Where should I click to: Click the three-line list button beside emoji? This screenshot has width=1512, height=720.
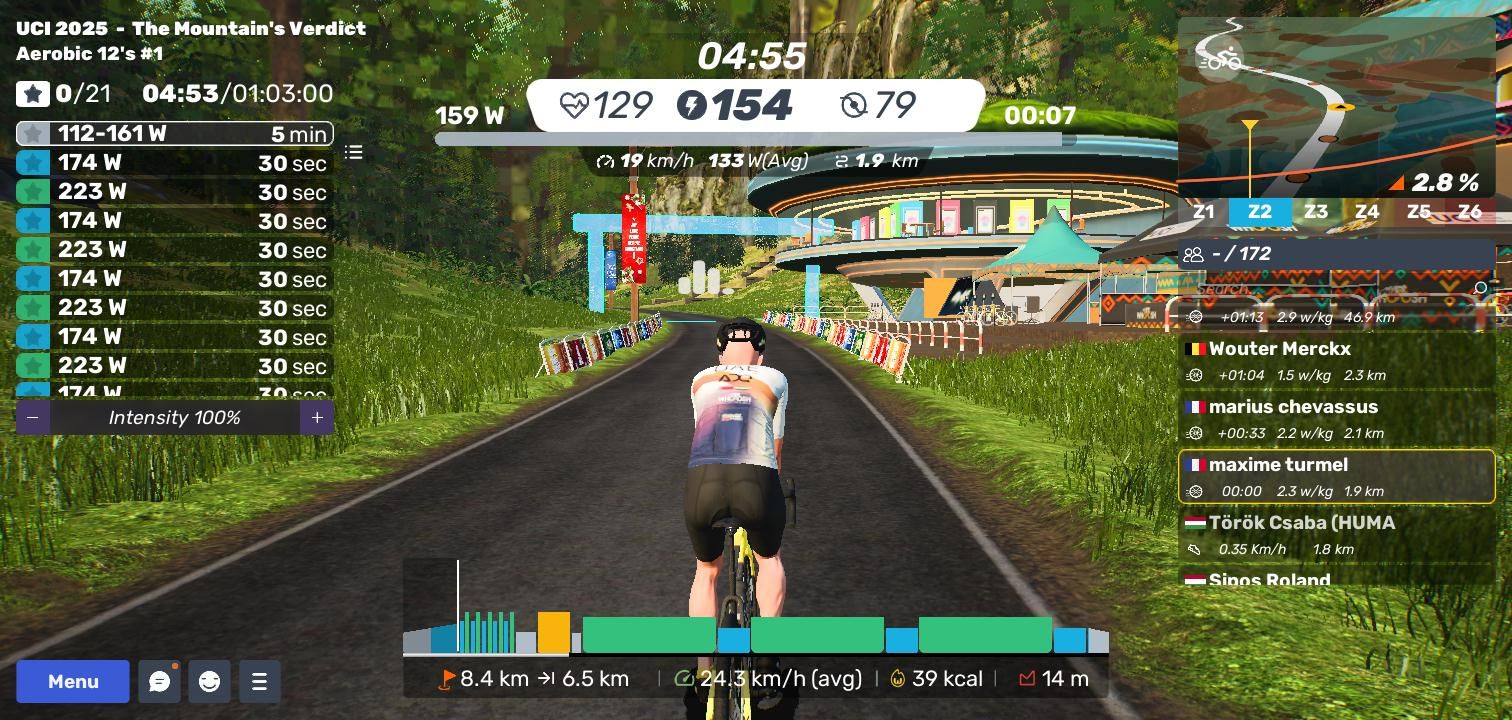(x=259, y=681)
